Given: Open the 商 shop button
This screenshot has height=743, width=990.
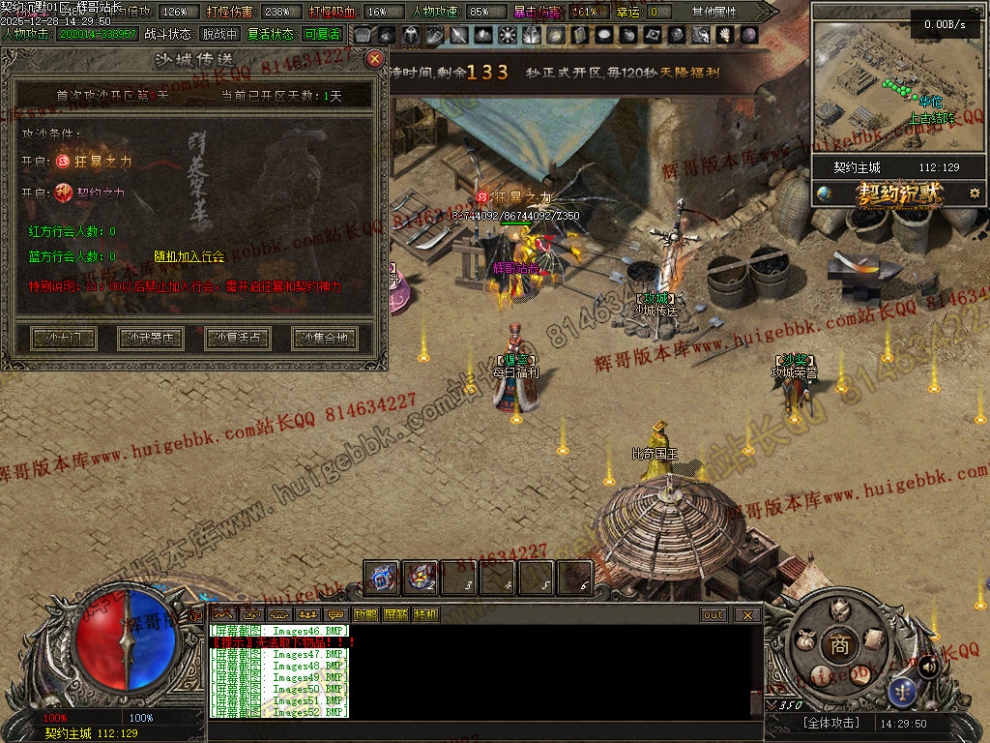Looking at the screenshot, I should [839, 646].
